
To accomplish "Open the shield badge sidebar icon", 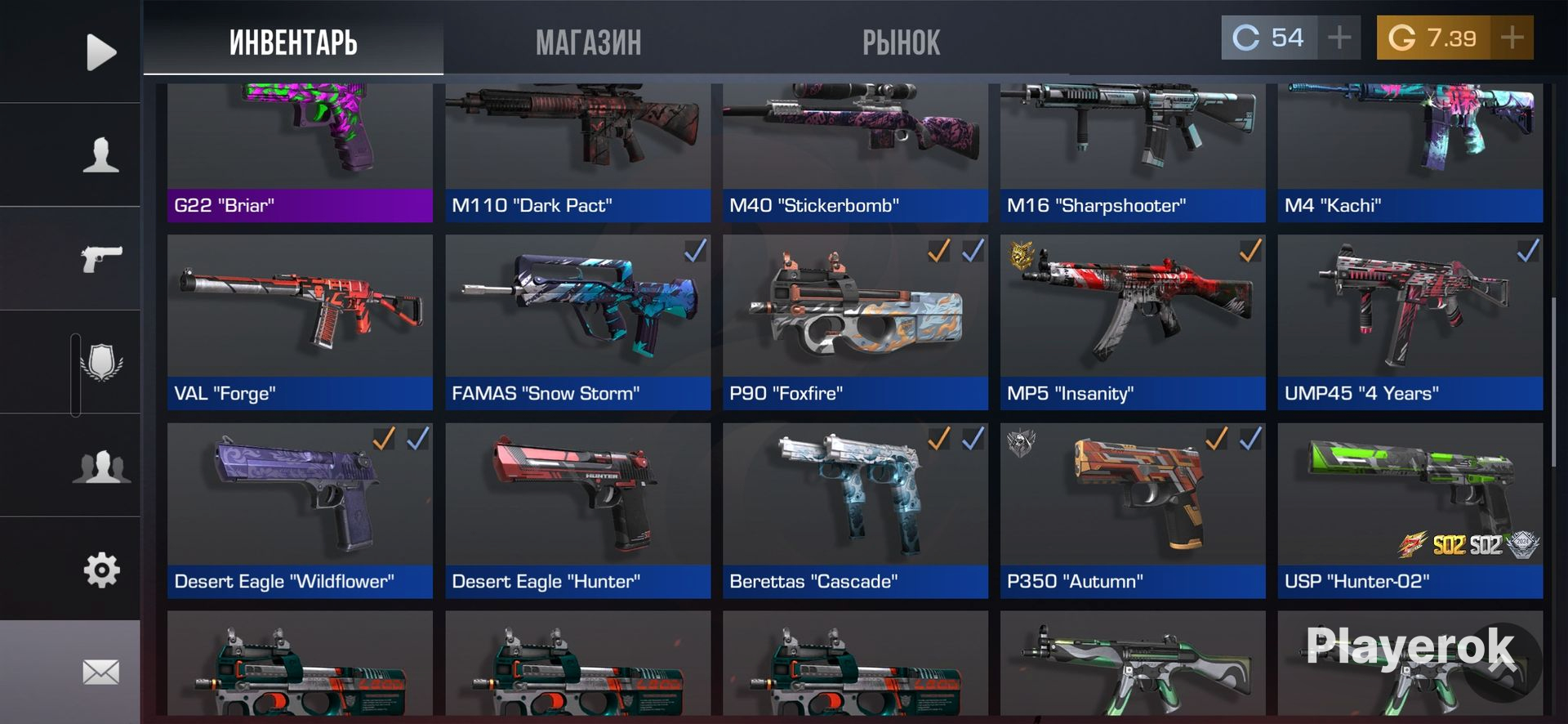I will tap(101, 363).
